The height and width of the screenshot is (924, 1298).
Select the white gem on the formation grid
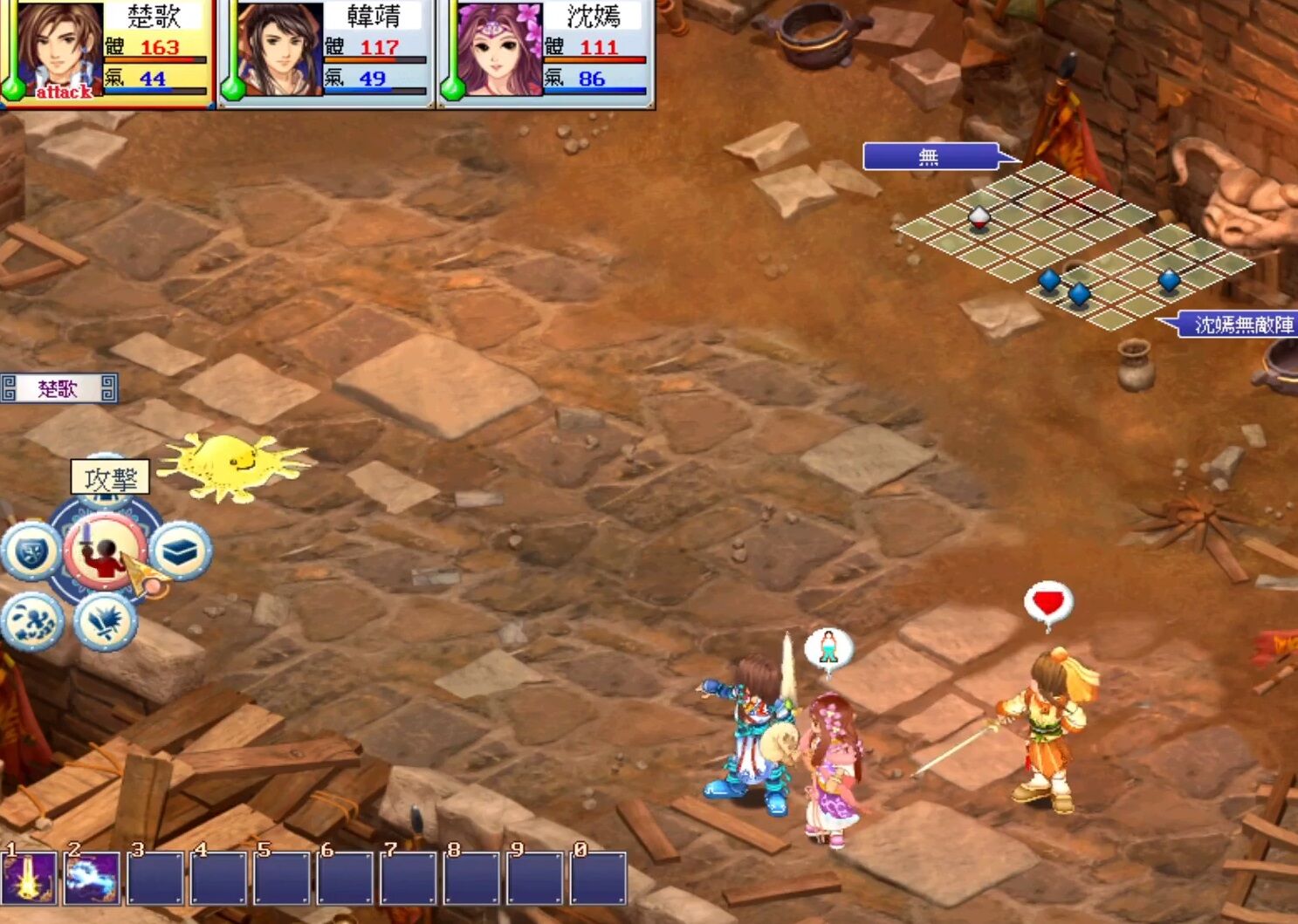tap(979, 218)
